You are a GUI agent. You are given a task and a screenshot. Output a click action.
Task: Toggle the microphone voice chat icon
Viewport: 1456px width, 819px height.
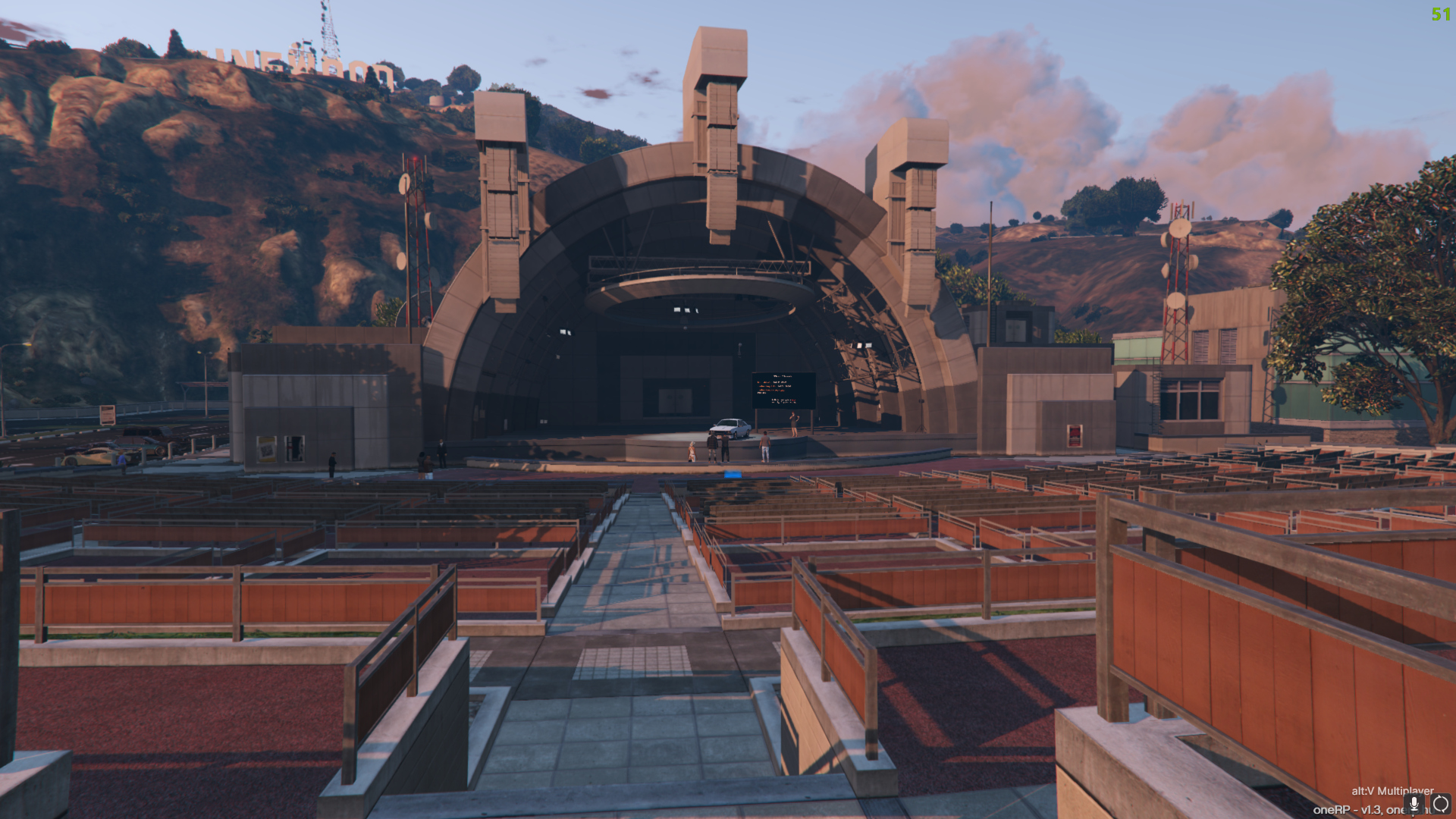point(1414,804)
